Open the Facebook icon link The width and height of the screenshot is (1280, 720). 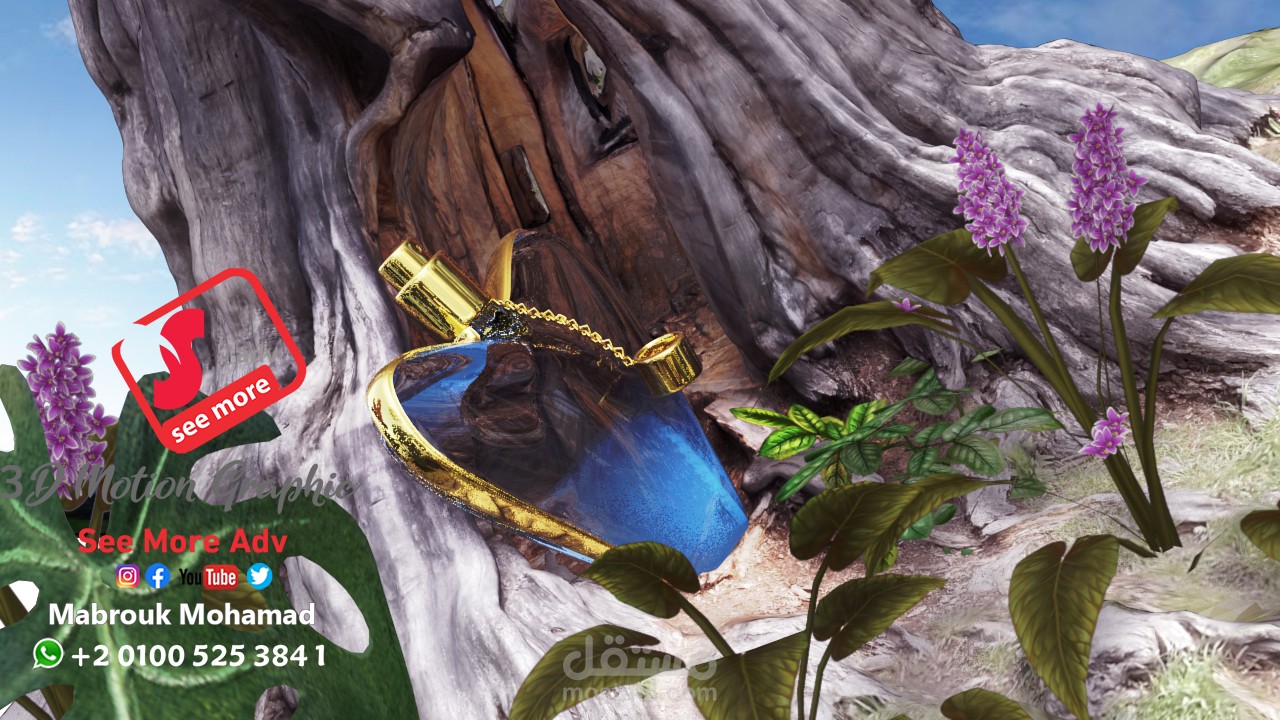[x=157, y=576]
